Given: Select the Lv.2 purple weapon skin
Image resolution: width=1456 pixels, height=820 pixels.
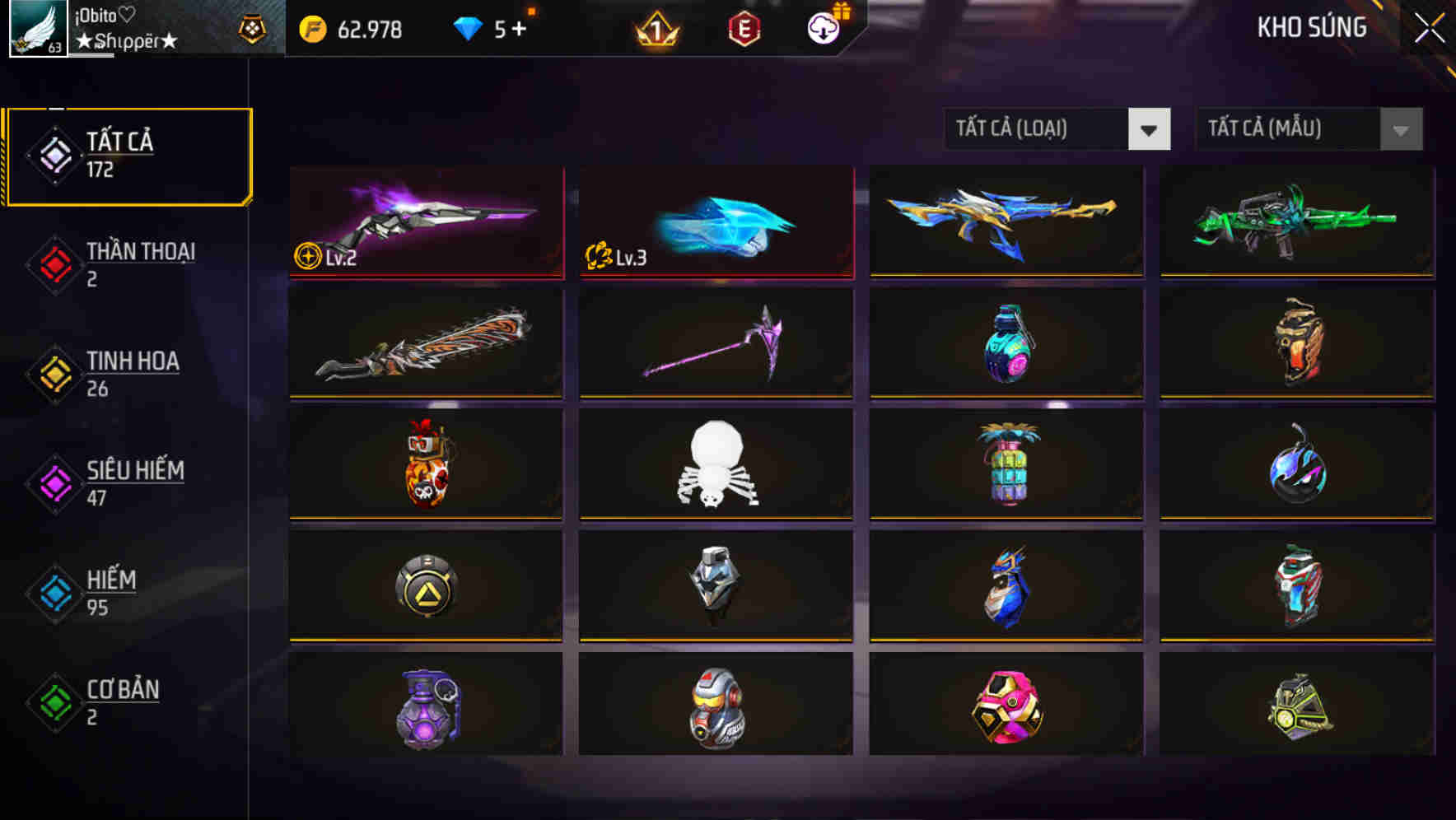Looking at the screenshot, I should click(x=425, y=222).
